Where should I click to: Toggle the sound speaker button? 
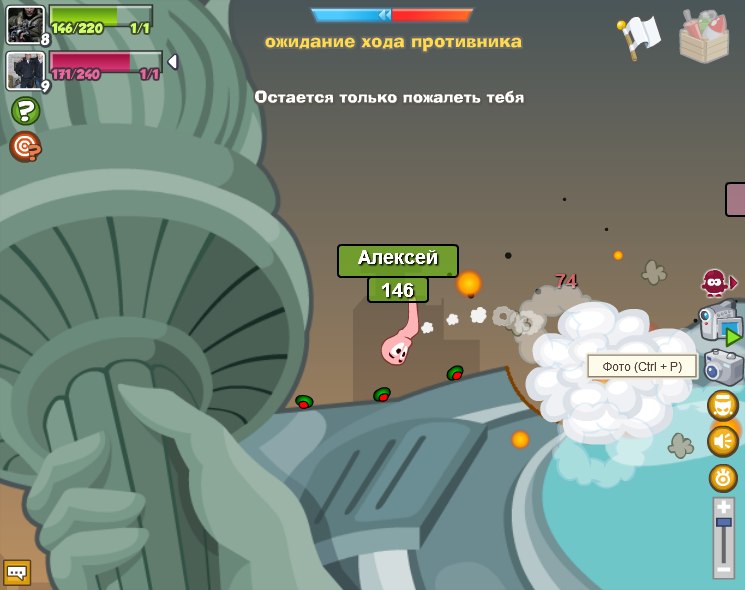tap(722, 441)
